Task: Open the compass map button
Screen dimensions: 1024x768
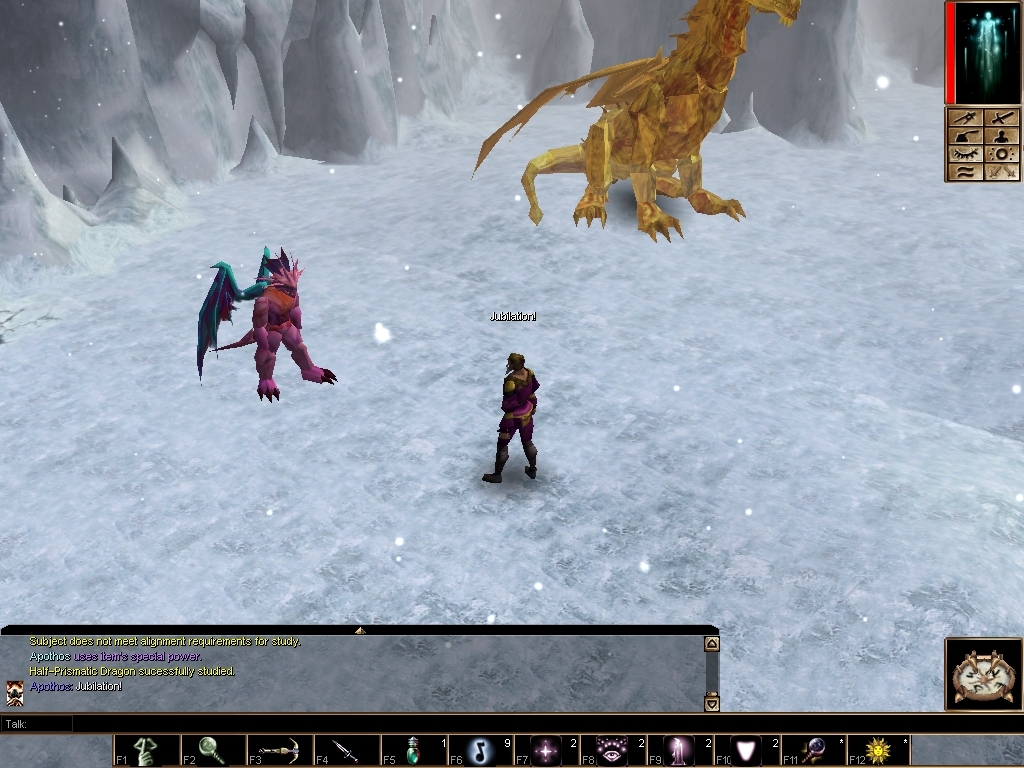Action: (x=984, y=675)
